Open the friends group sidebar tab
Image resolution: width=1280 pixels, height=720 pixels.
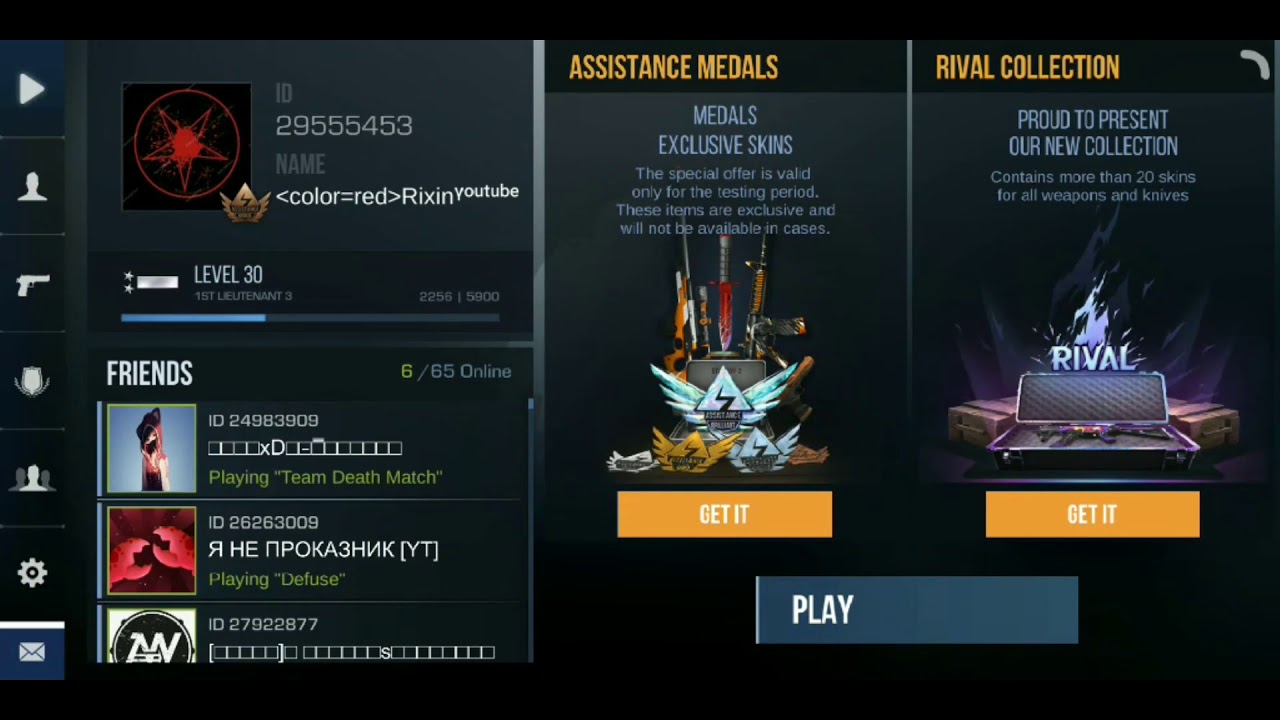coord(32,477)
